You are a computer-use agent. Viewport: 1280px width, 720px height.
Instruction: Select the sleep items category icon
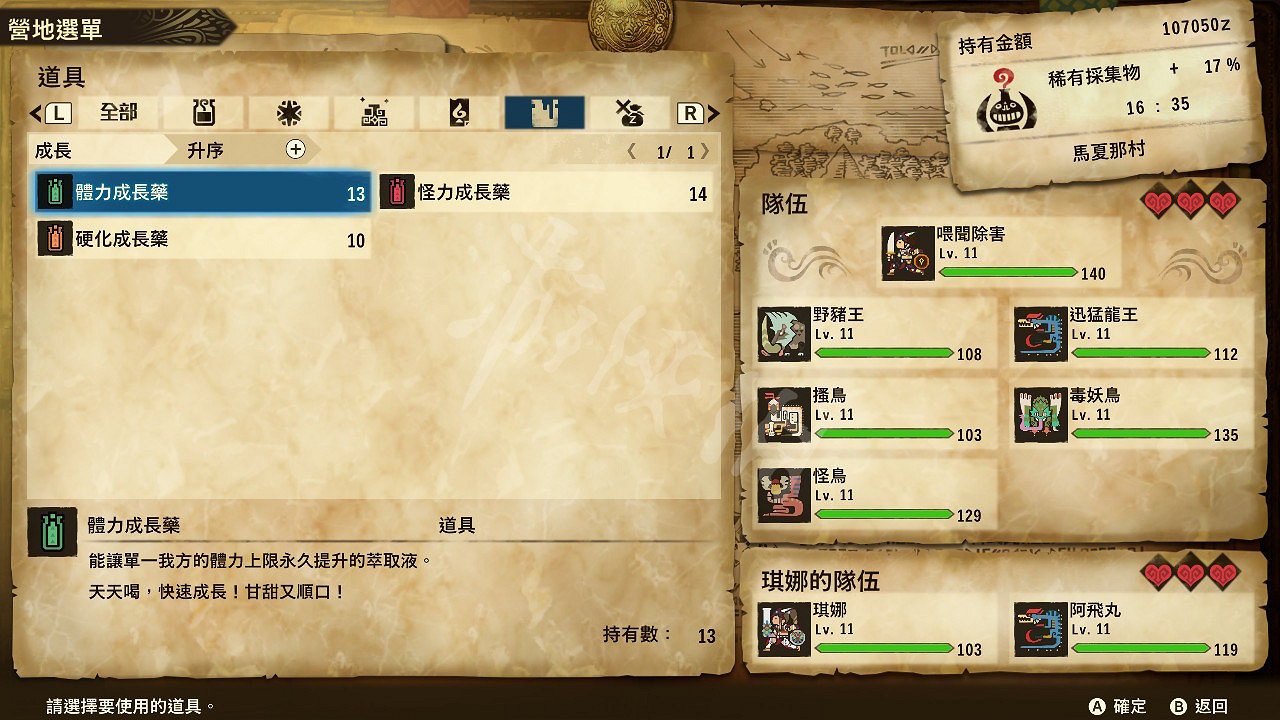630,112
